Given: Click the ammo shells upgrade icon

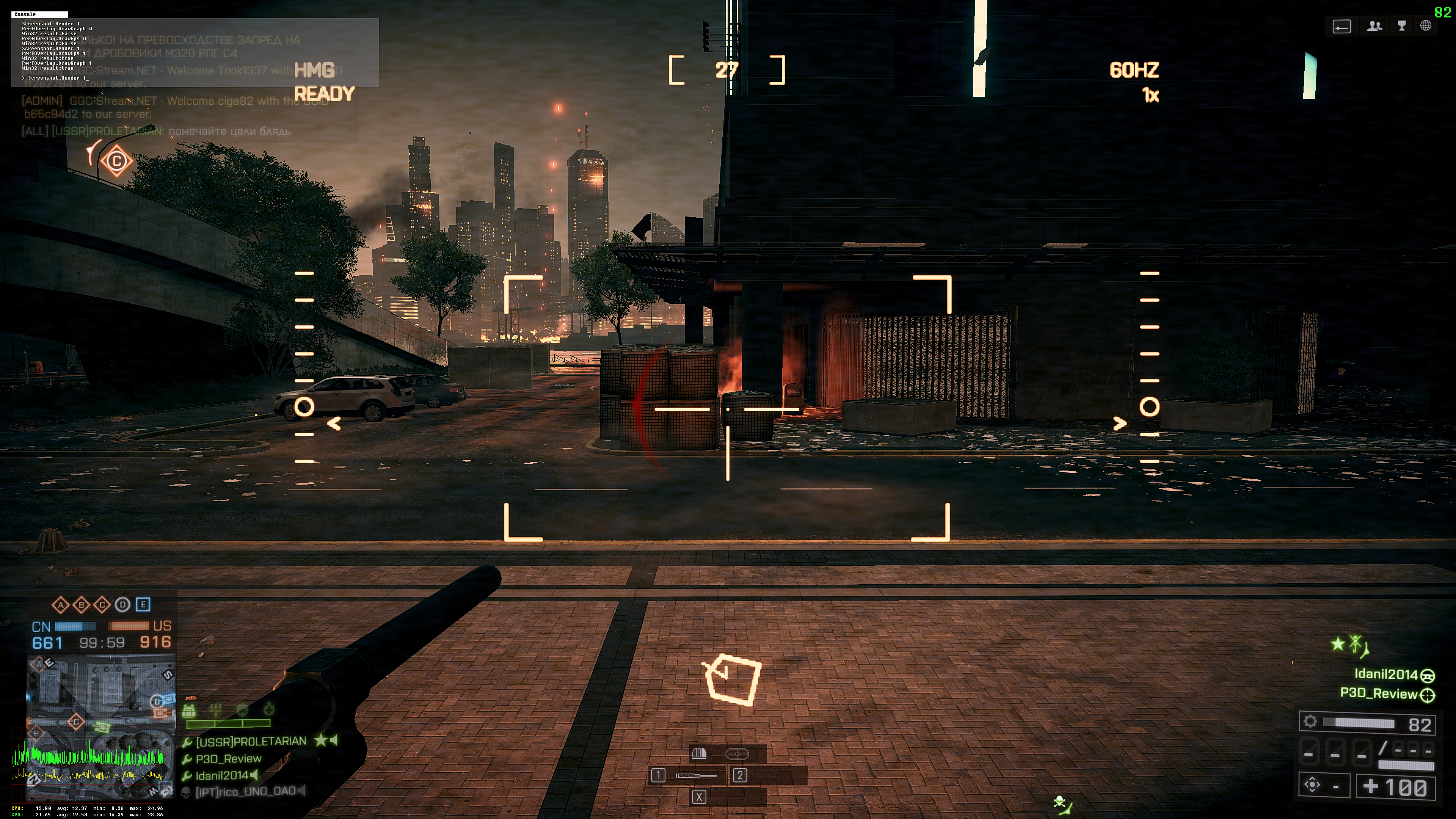Looking at the screenshot, I should pos(699,753).
